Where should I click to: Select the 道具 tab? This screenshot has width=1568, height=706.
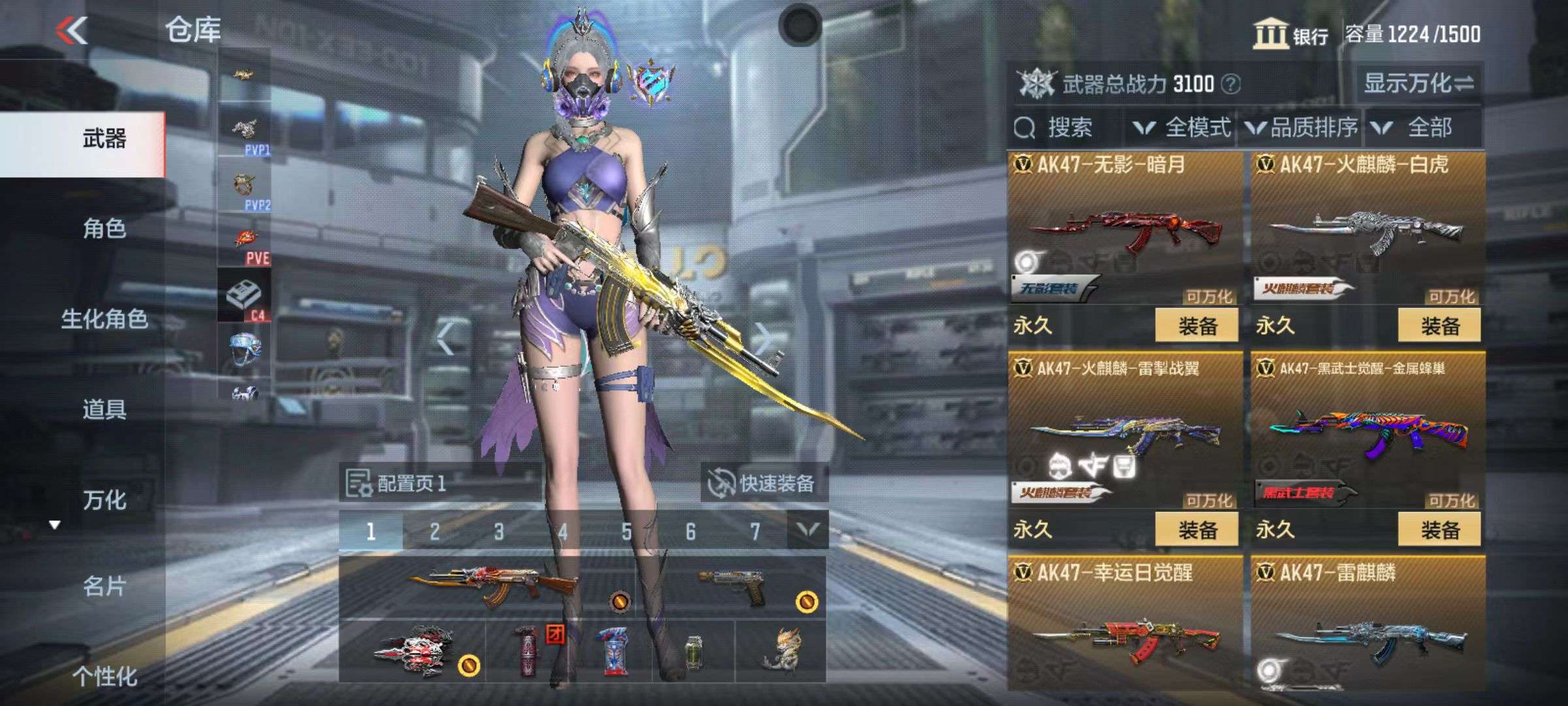(x=104, y=410)
